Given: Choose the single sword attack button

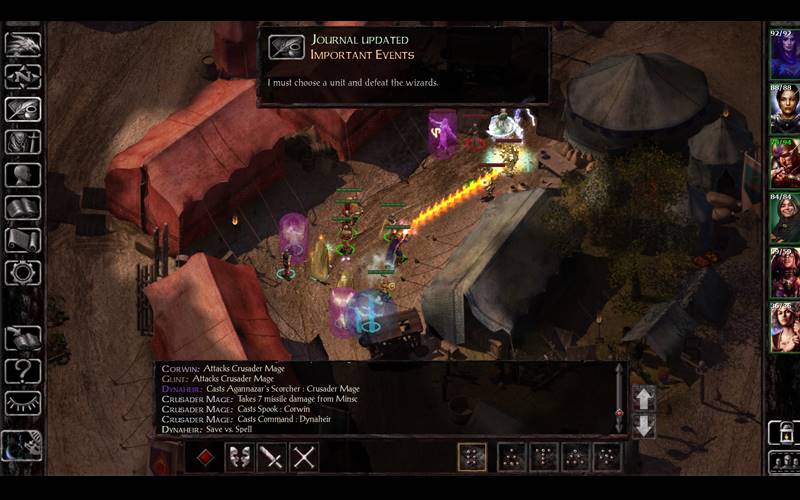Looking at the screenshot, I should click(x=272, y=458).
